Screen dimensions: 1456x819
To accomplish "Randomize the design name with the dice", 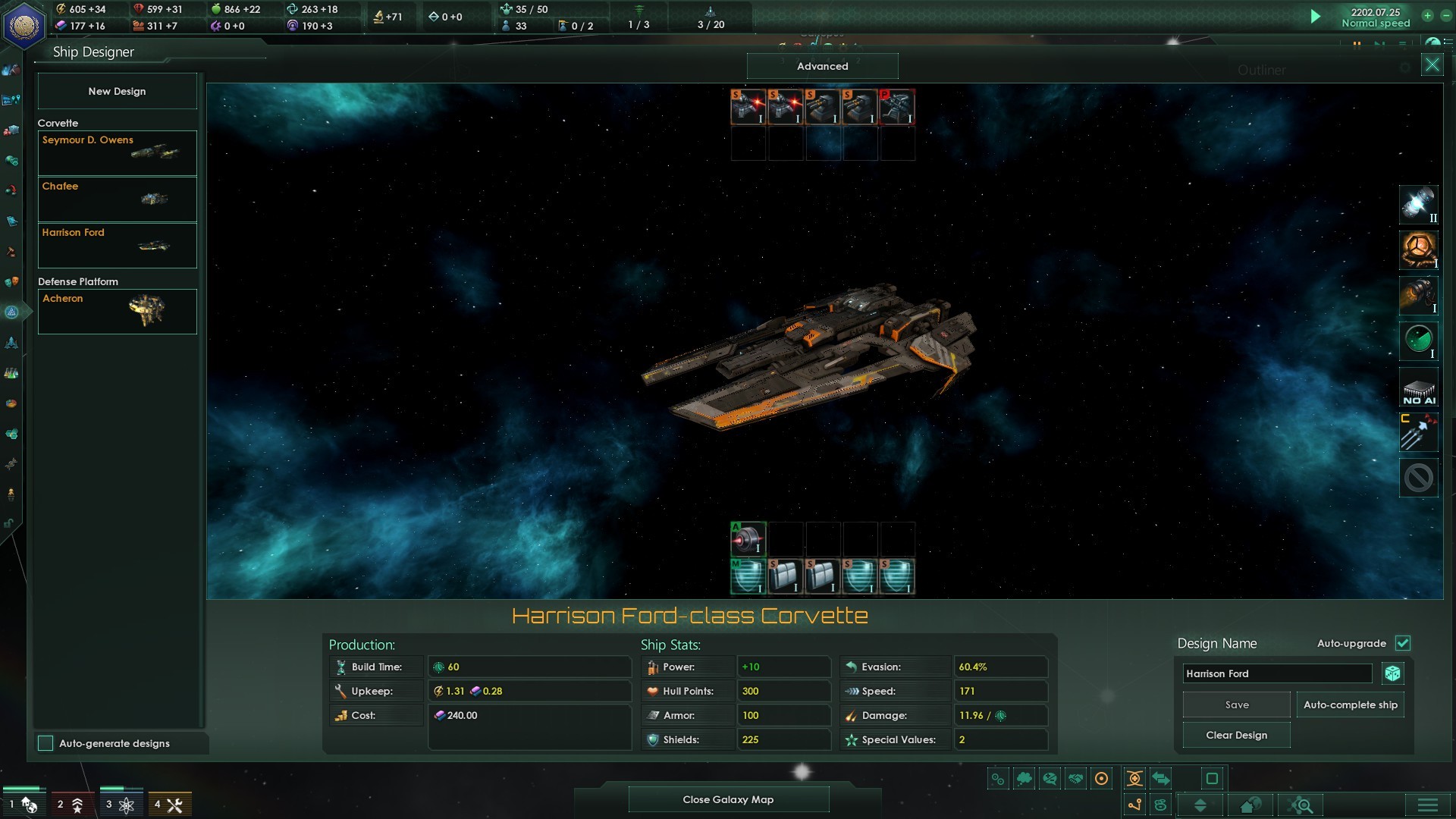I will 1392,673.
